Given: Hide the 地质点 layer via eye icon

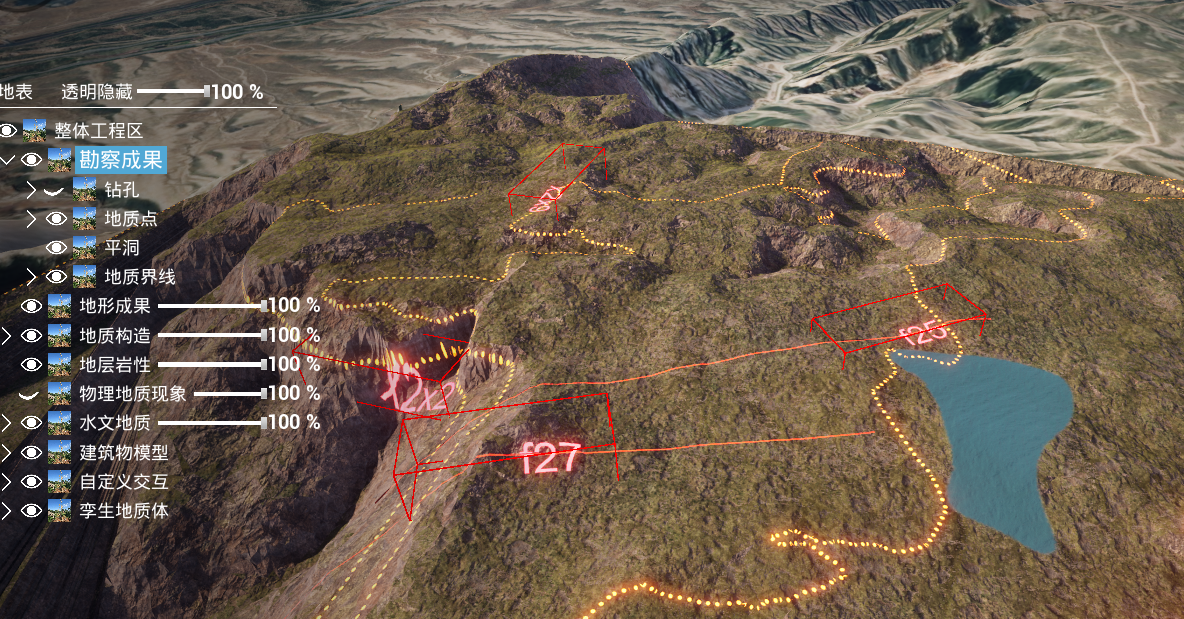Looking at the screenshot, I should 56,218.
